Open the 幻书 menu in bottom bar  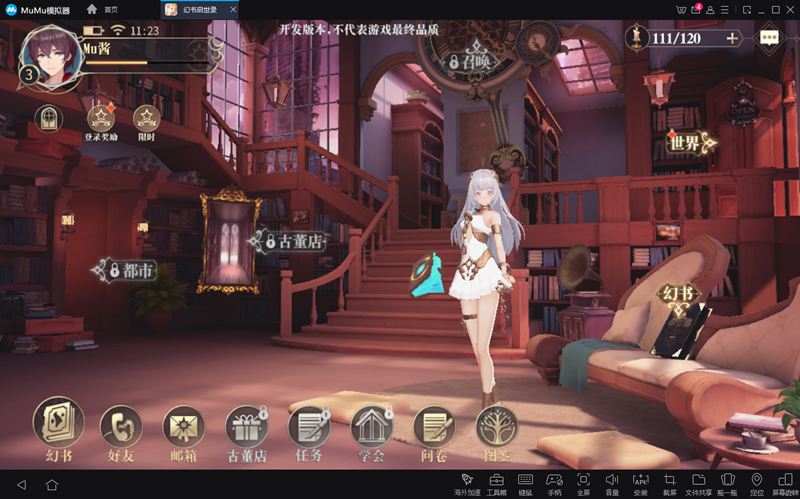pyautogui.click(x=58, y=424)
